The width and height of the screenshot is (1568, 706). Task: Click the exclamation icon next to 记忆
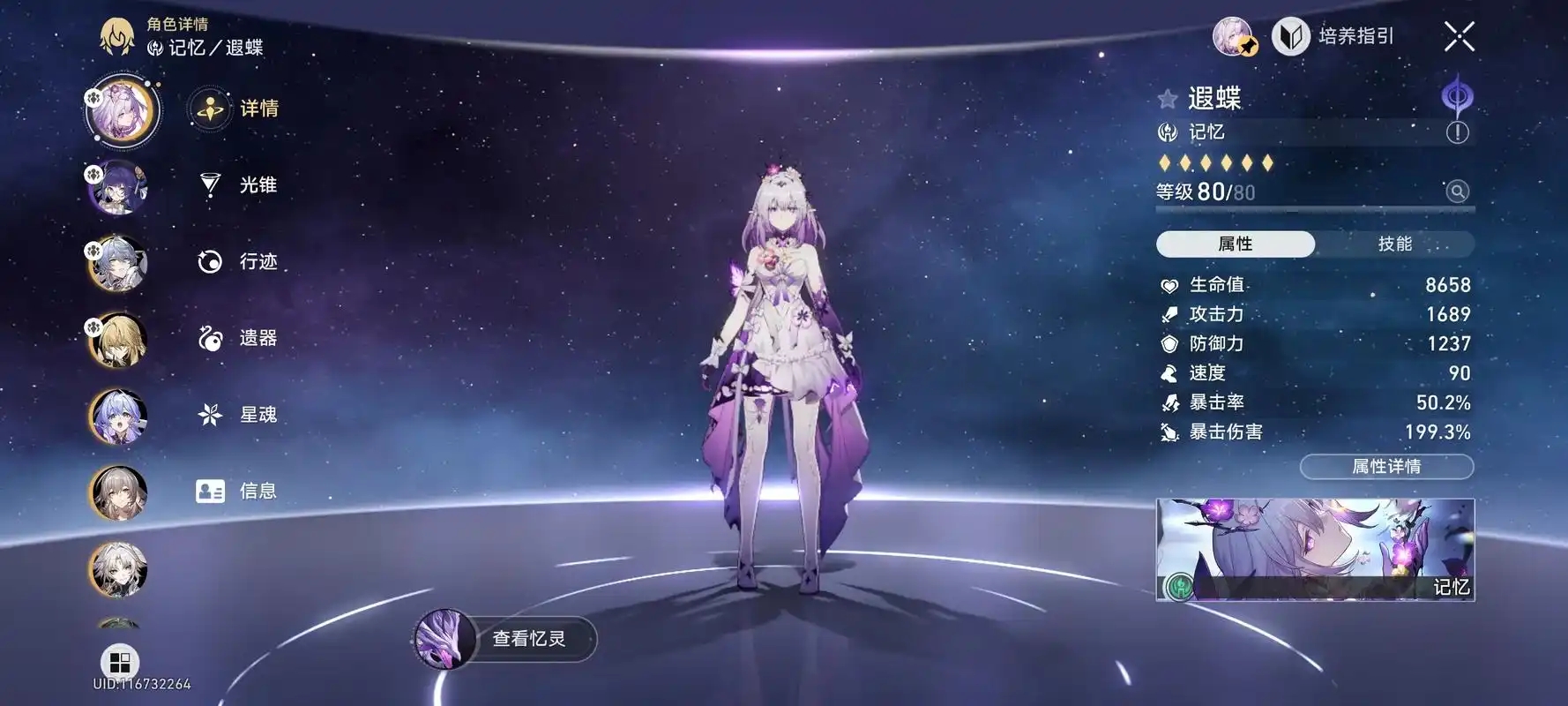click(x=1460, y=131)
